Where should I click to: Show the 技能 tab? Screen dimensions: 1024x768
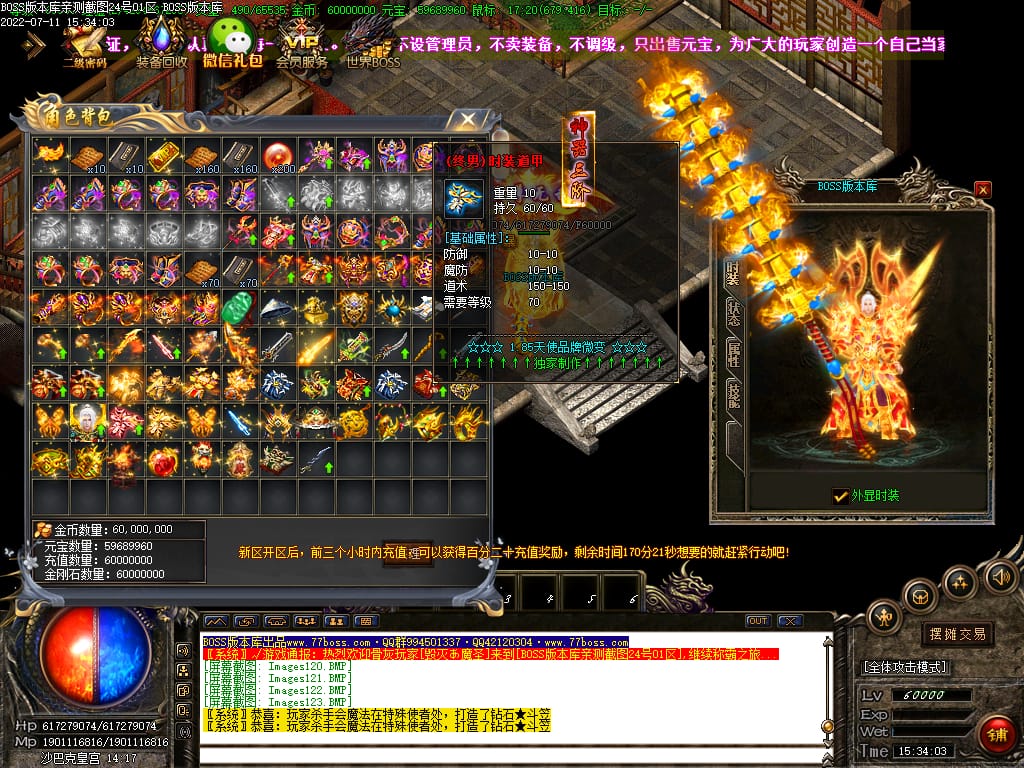point(733,396)
